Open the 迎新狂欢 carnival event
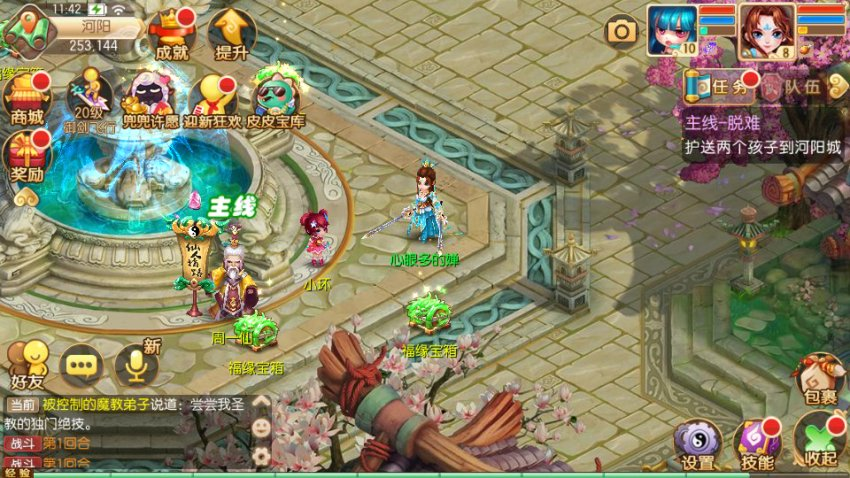Image resolution: width=850 pixels, height=478 pixels. (x=214, y=100)
